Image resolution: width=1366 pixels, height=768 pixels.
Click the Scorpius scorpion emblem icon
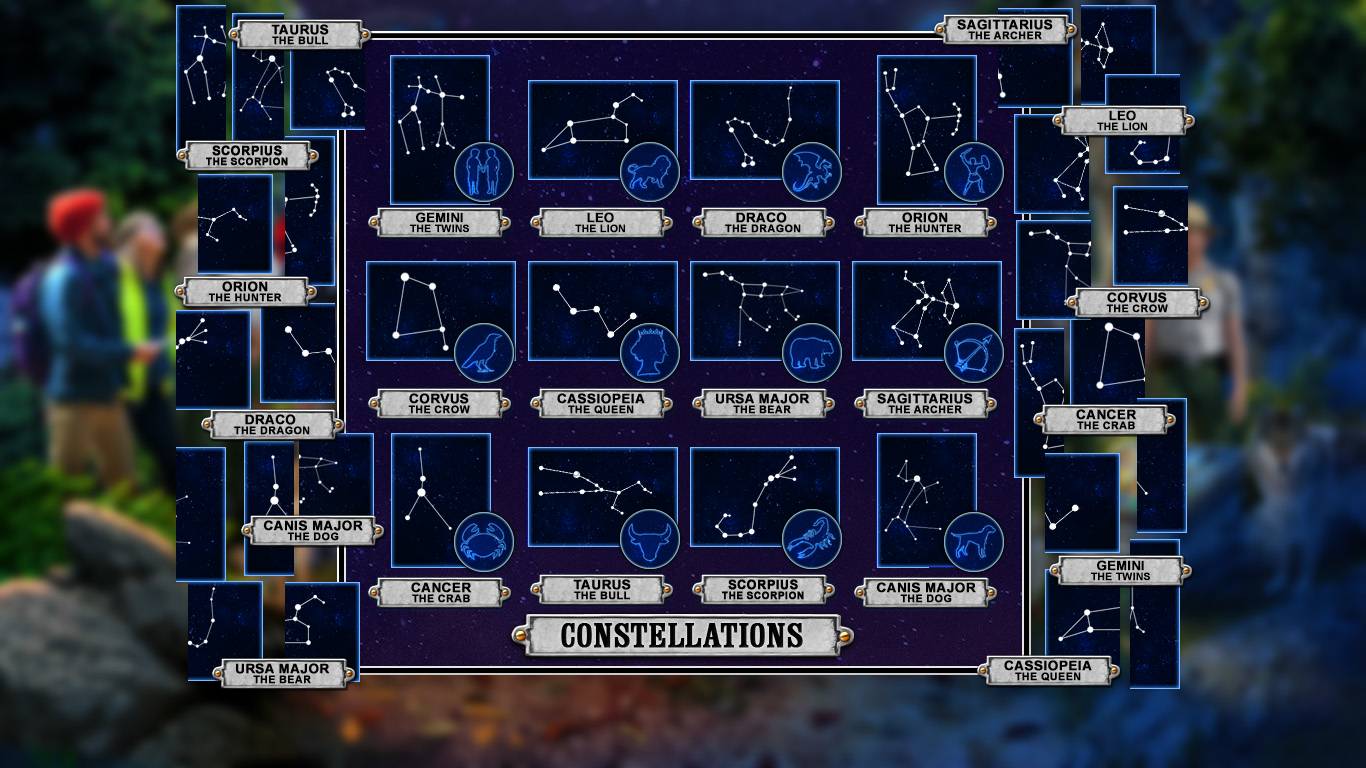(811, 540)
